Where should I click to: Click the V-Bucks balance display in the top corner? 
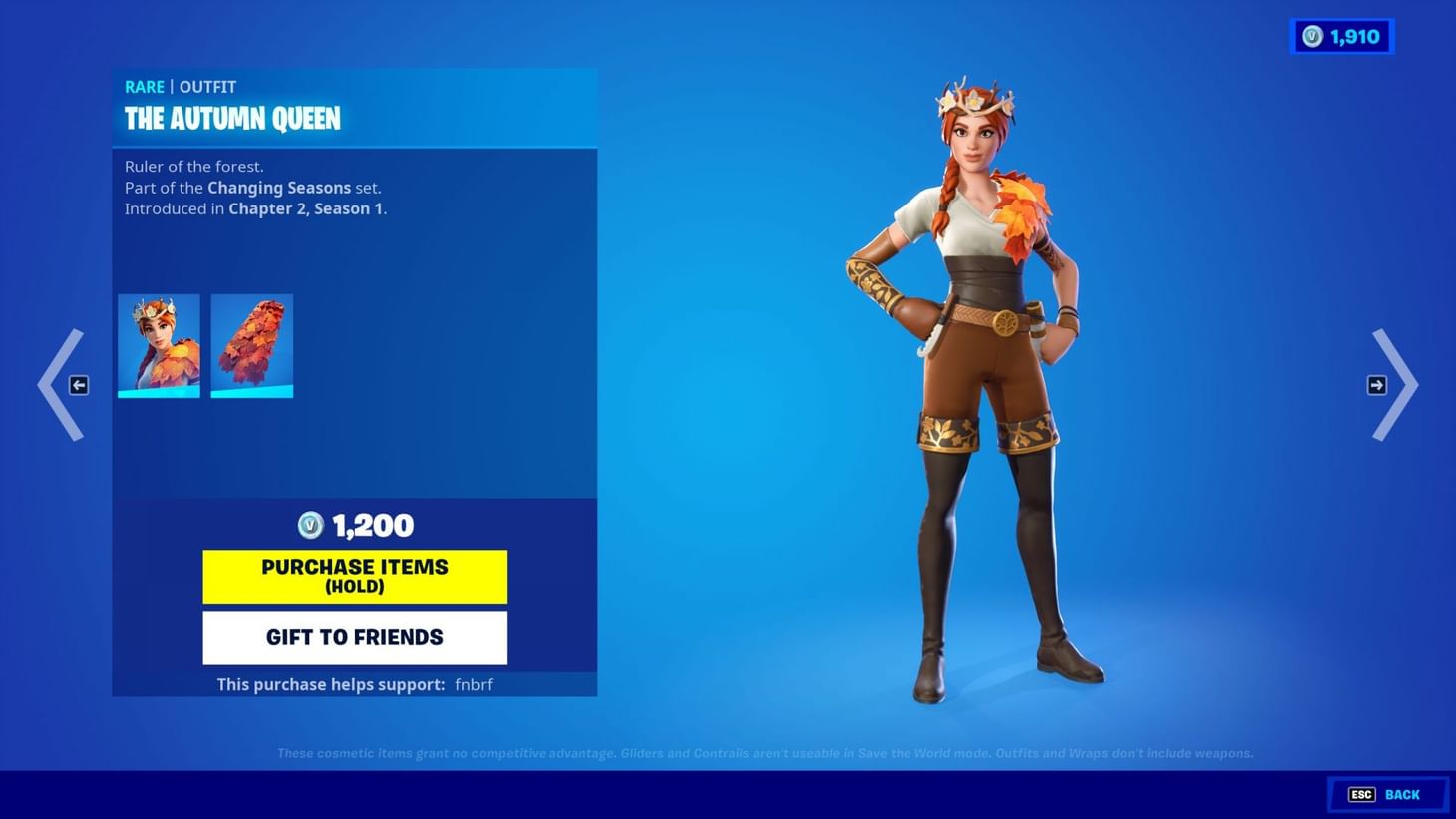[x=1342, y=36]
